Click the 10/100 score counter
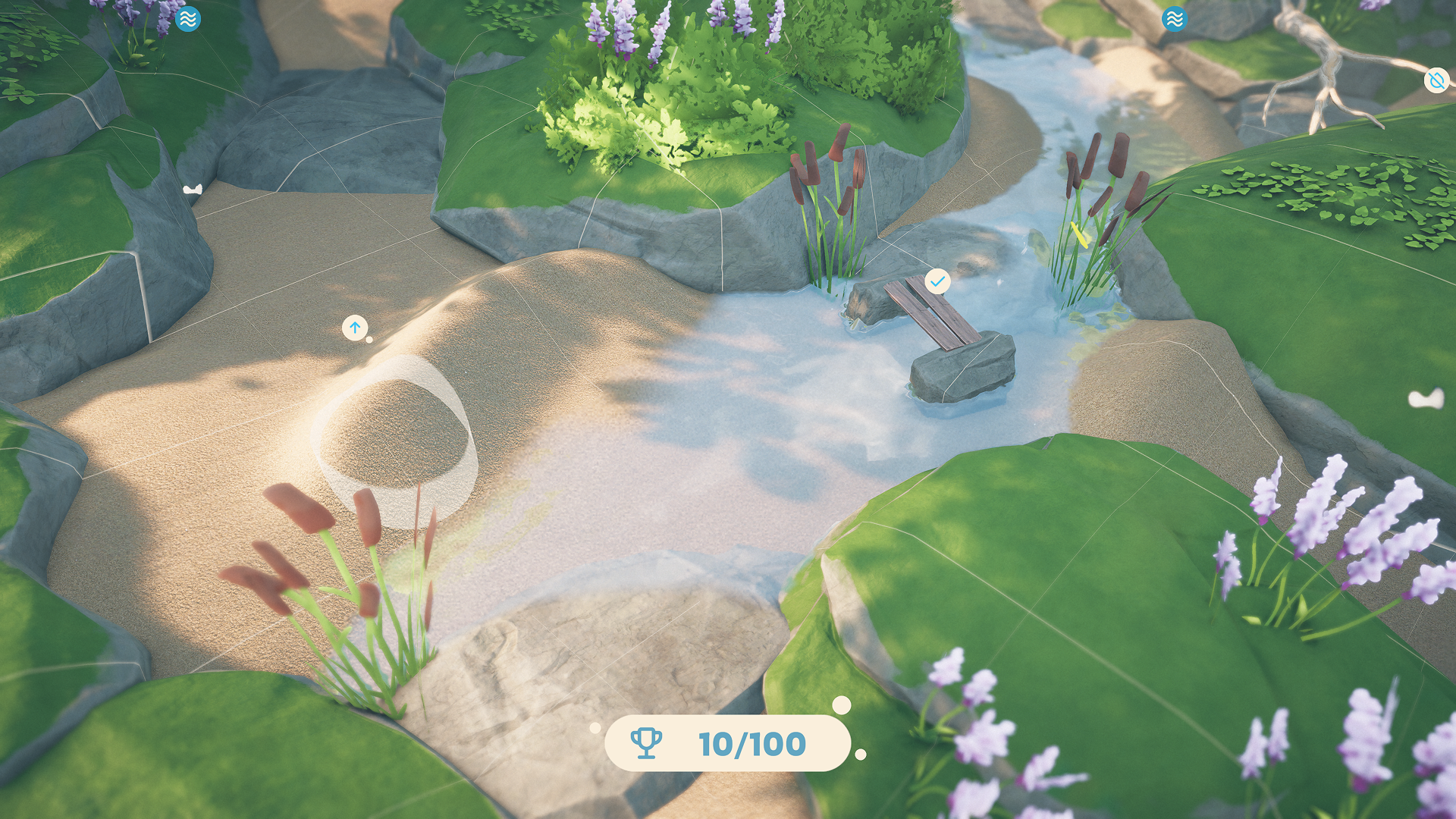 click(752, 743)
